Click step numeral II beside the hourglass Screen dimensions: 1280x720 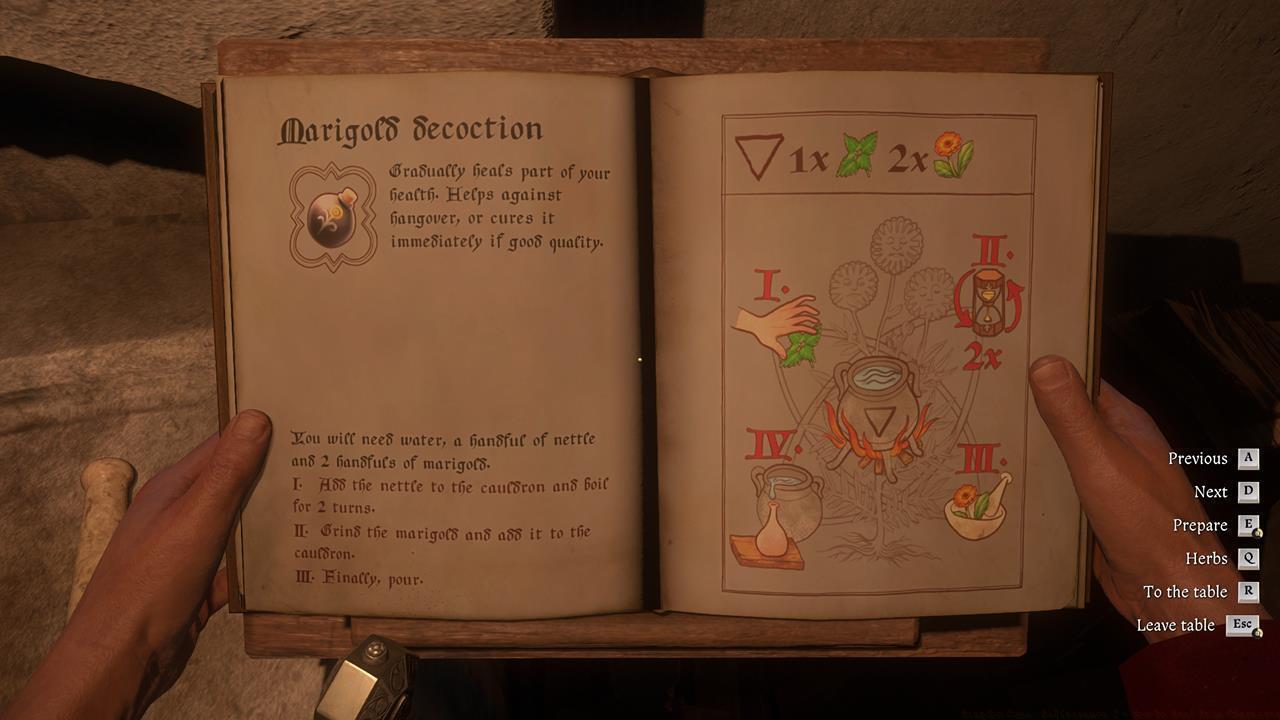pyautogui.click(x=988, y=248)
